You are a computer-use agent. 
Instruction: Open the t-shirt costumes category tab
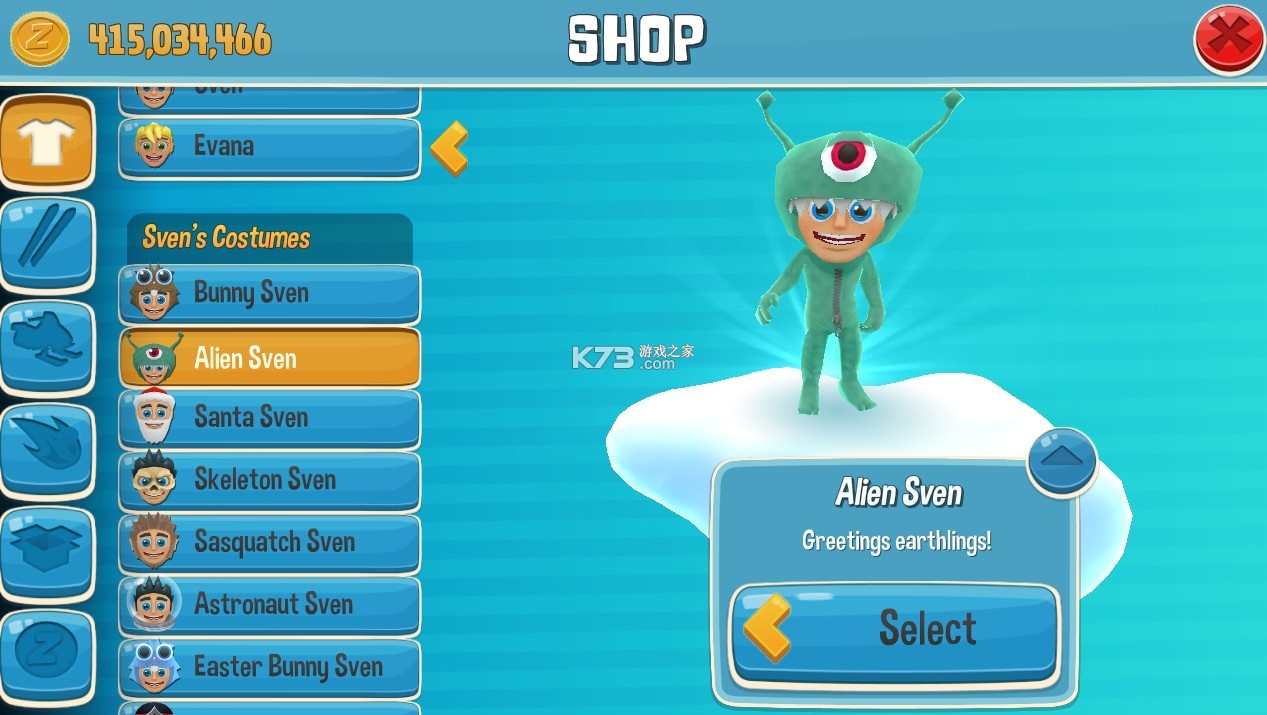[46, 143]
